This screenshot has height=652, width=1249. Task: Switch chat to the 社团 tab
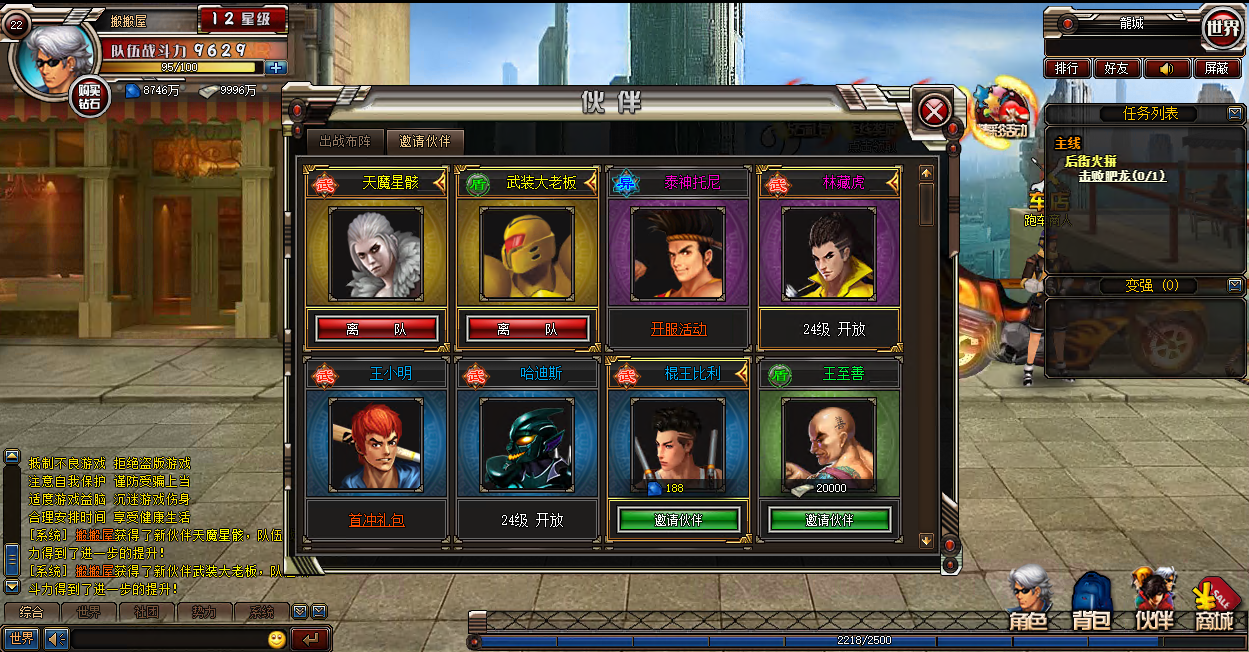(x=146, y=612)
